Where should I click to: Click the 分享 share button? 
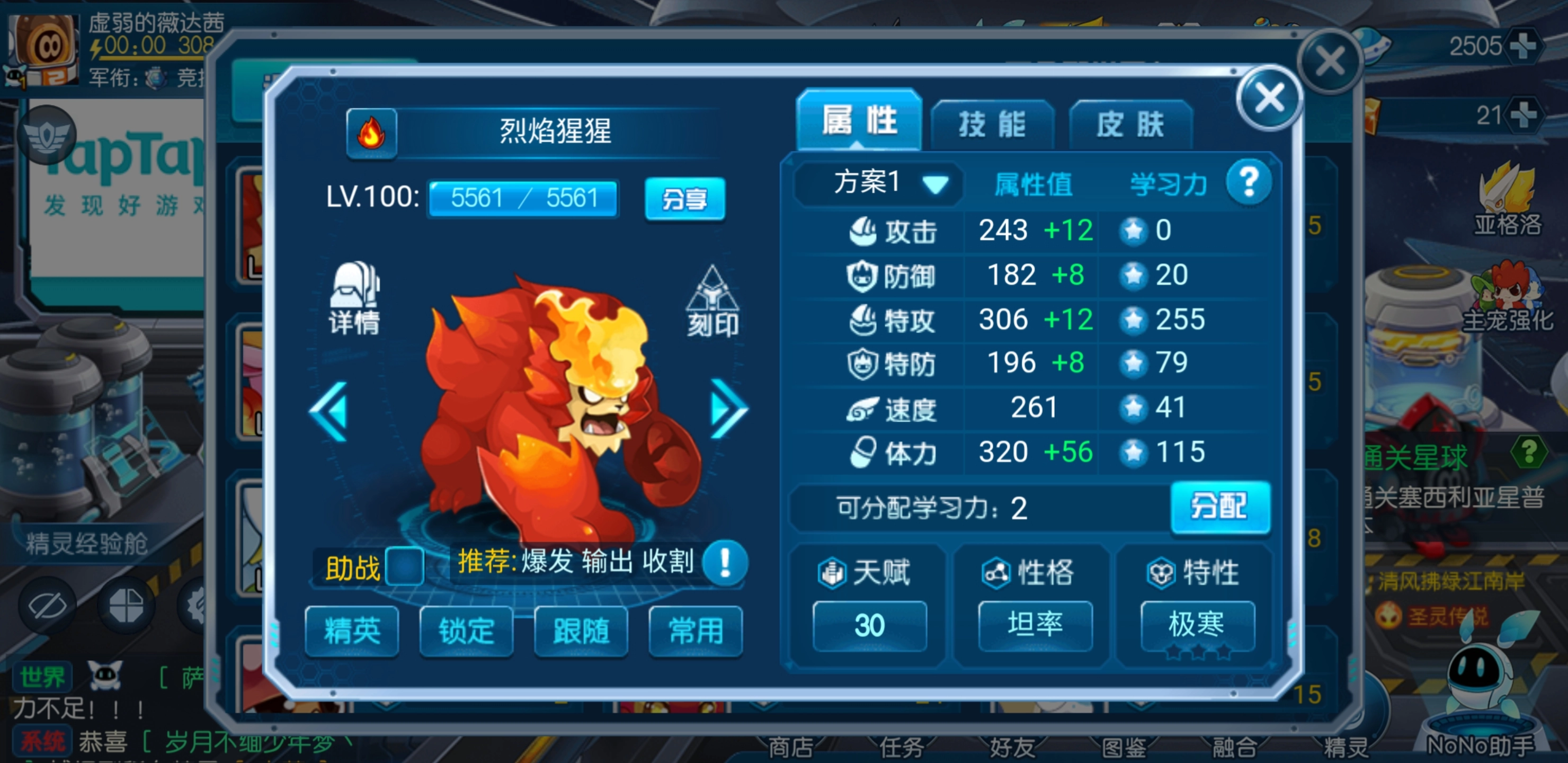pyautogui.click(x=685, y=199)
